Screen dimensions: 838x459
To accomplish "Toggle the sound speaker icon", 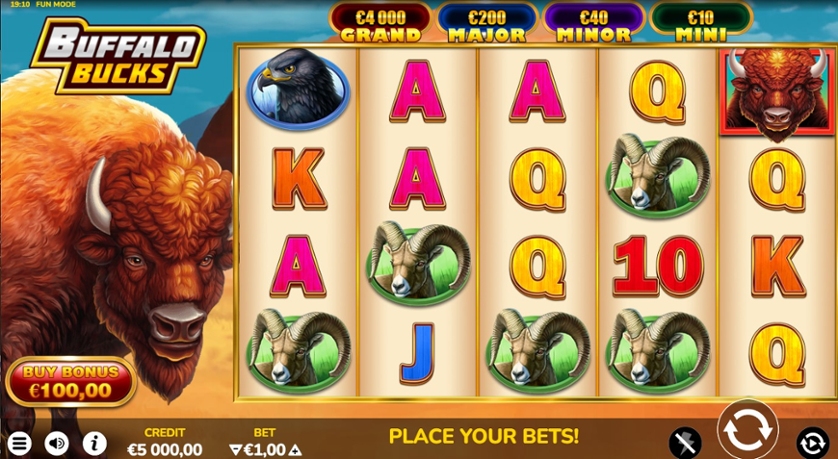I will pyautogui.click(x=57, y=442).
